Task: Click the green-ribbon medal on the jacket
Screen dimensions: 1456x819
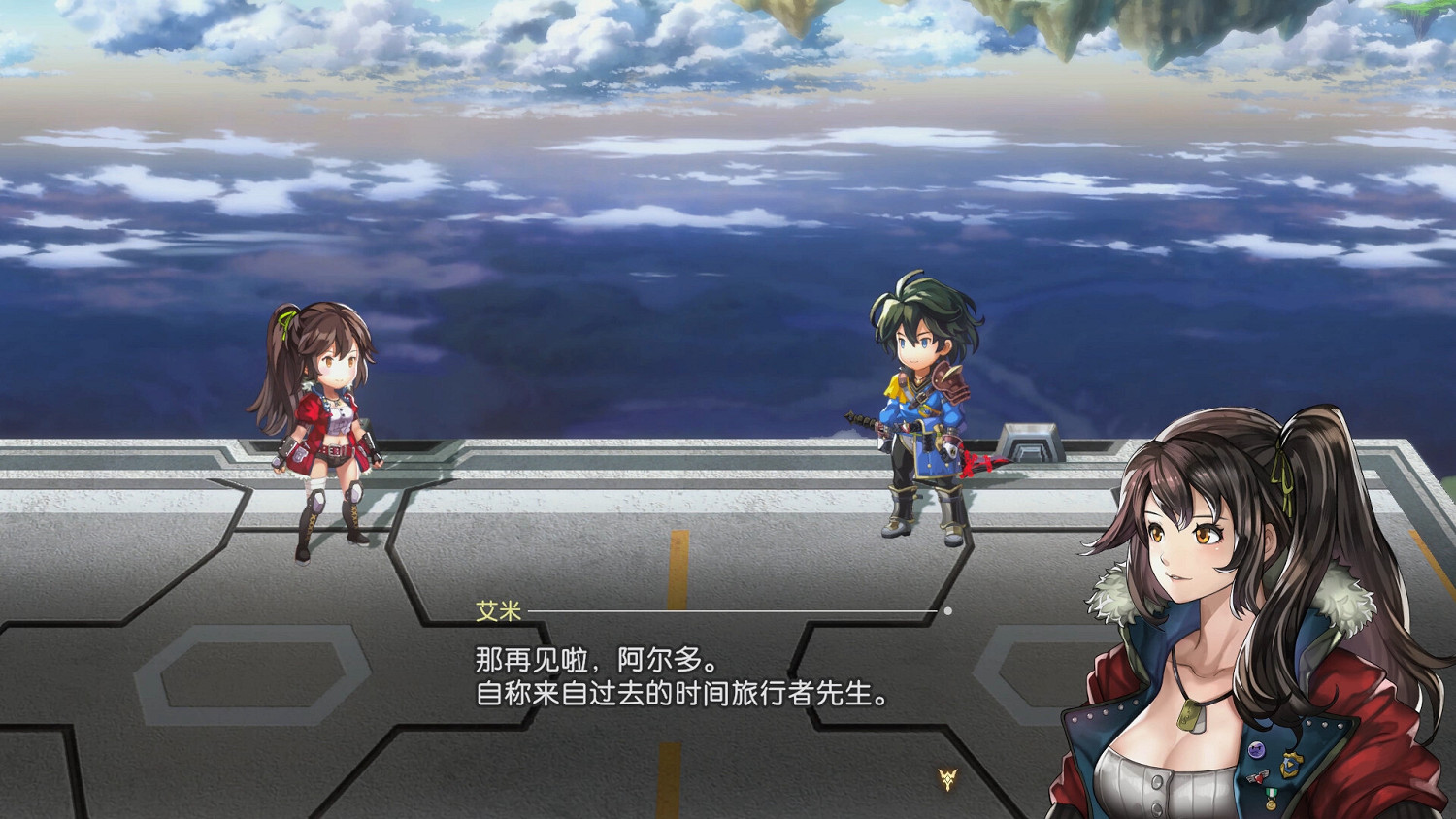Action: pyautogui.click(x=1272, y=797)
